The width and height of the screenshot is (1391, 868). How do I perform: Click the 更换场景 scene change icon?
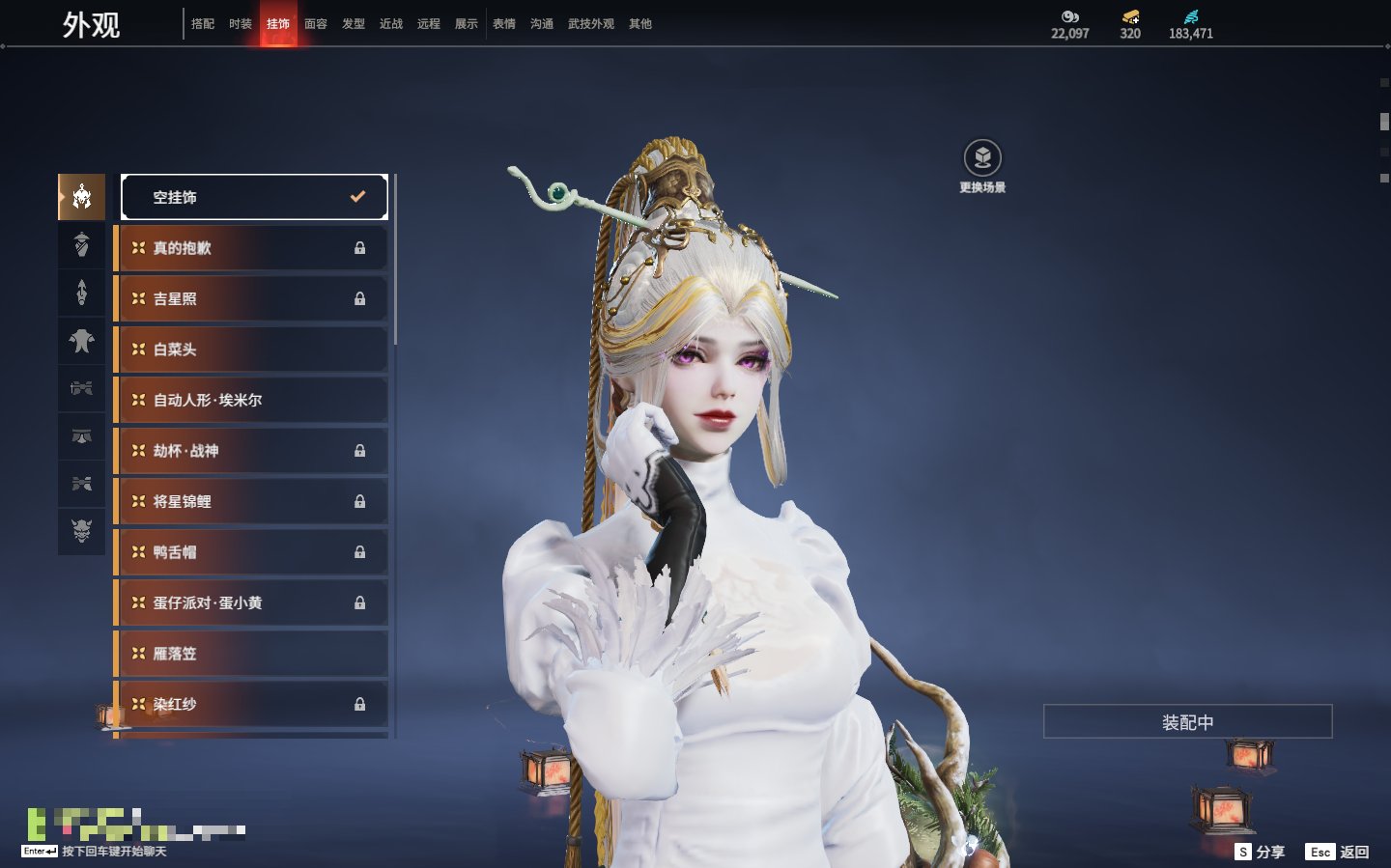[982, 158]
